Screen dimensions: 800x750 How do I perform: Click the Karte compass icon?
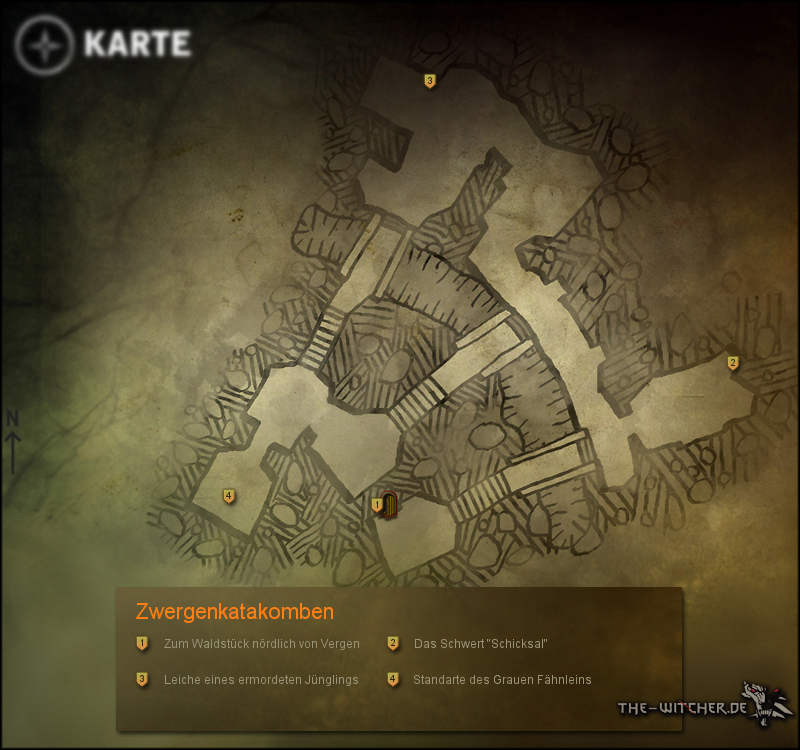45,45
